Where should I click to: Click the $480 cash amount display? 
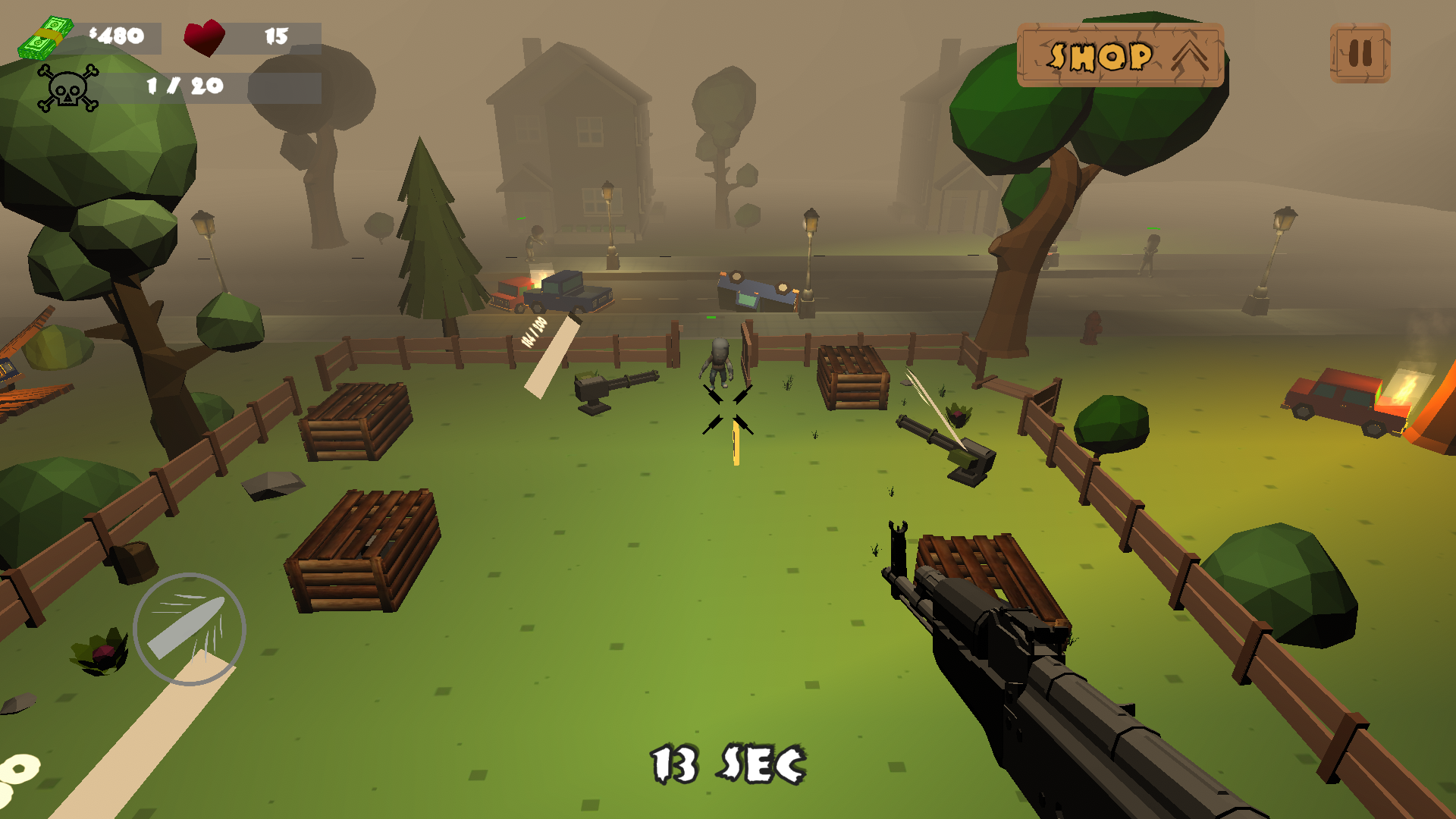click(118, 34)
